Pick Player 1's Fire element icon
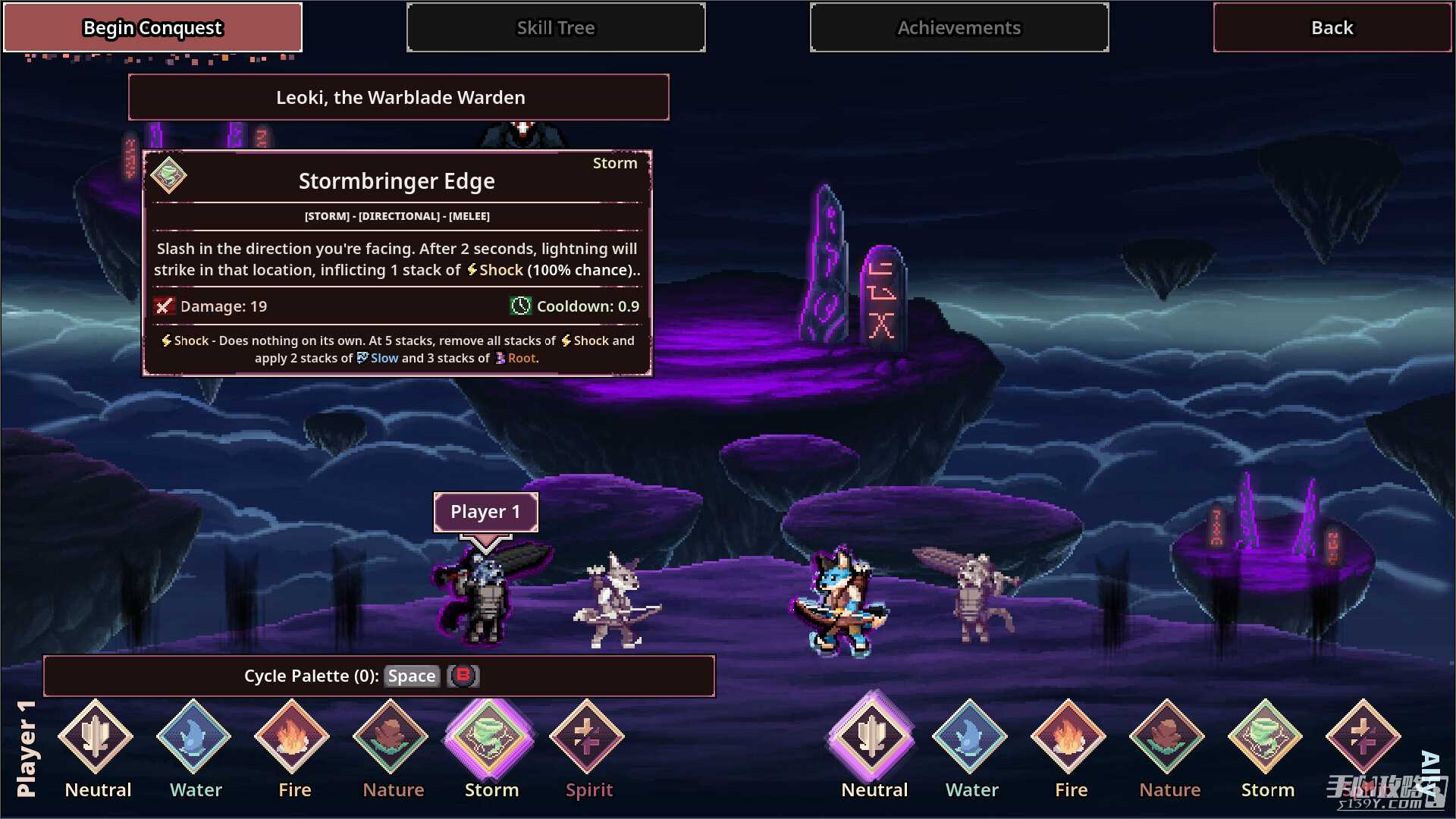 point(293,737)
